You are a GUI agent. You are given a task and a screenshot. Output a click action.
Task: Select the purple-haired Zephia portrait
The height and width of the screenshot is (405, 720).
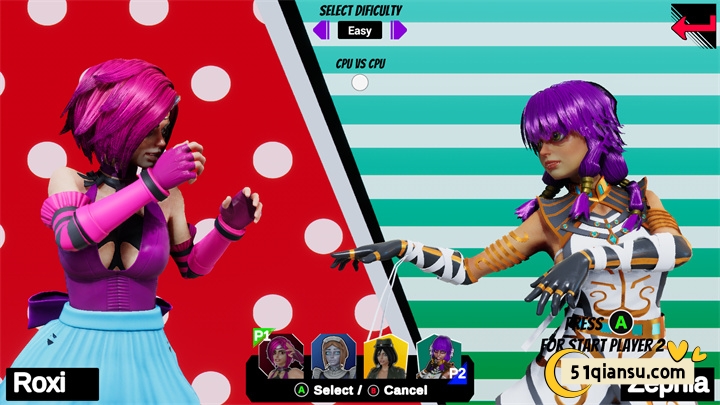(437, 356)
